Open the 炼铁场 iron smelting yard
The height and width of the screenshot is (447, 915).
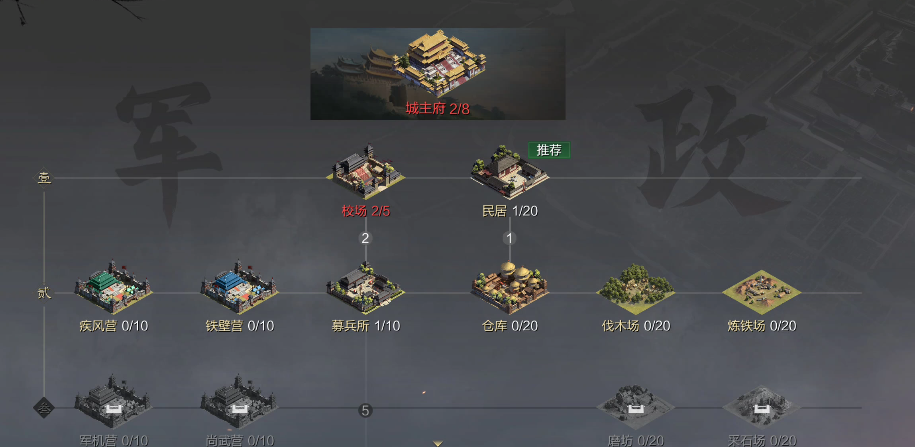[x=762, y=290]
